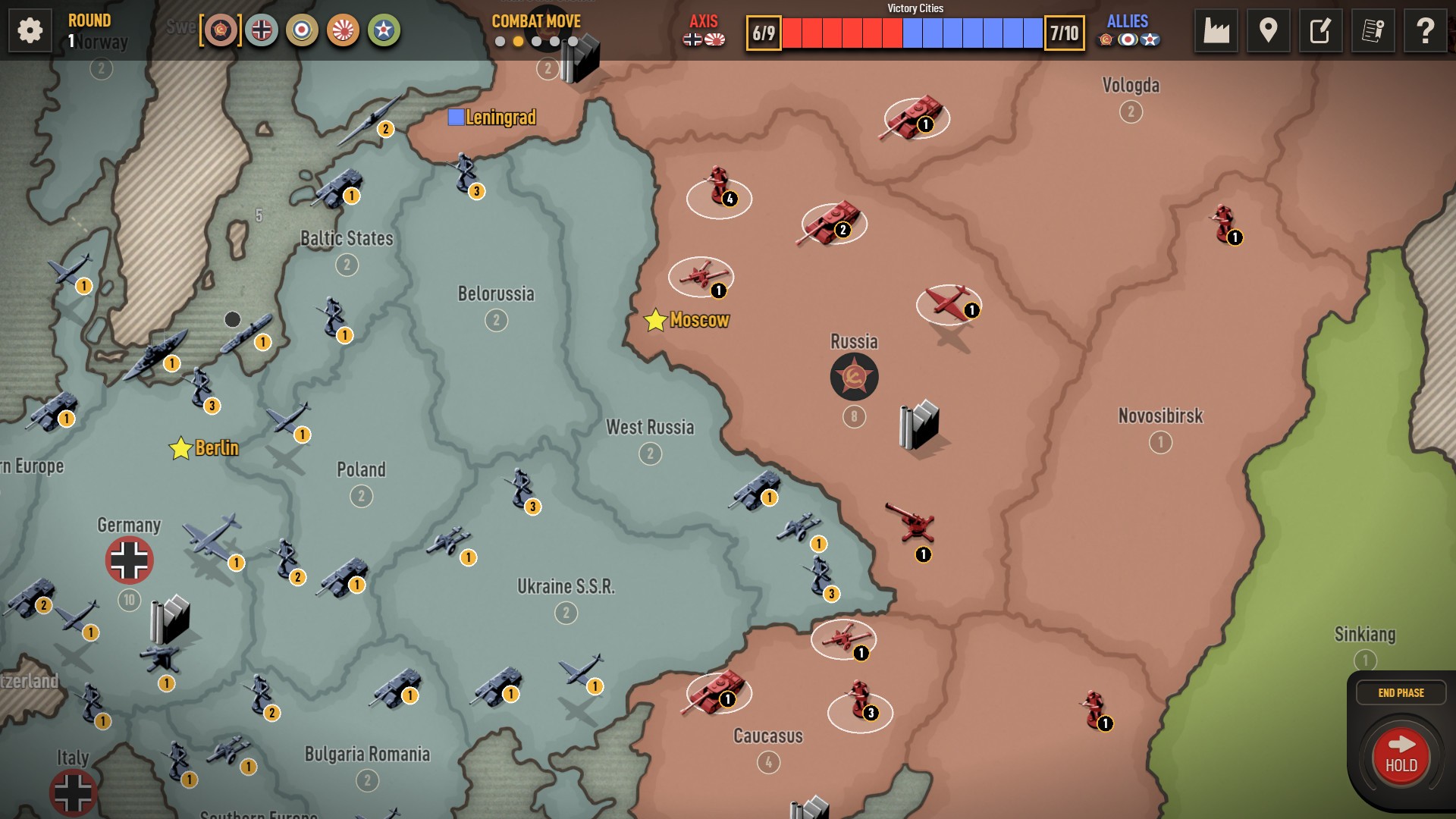The image size is (1456, 819).
Task: Open the factory production panel
Action: pyautogui.click(x=1216, y=31)
